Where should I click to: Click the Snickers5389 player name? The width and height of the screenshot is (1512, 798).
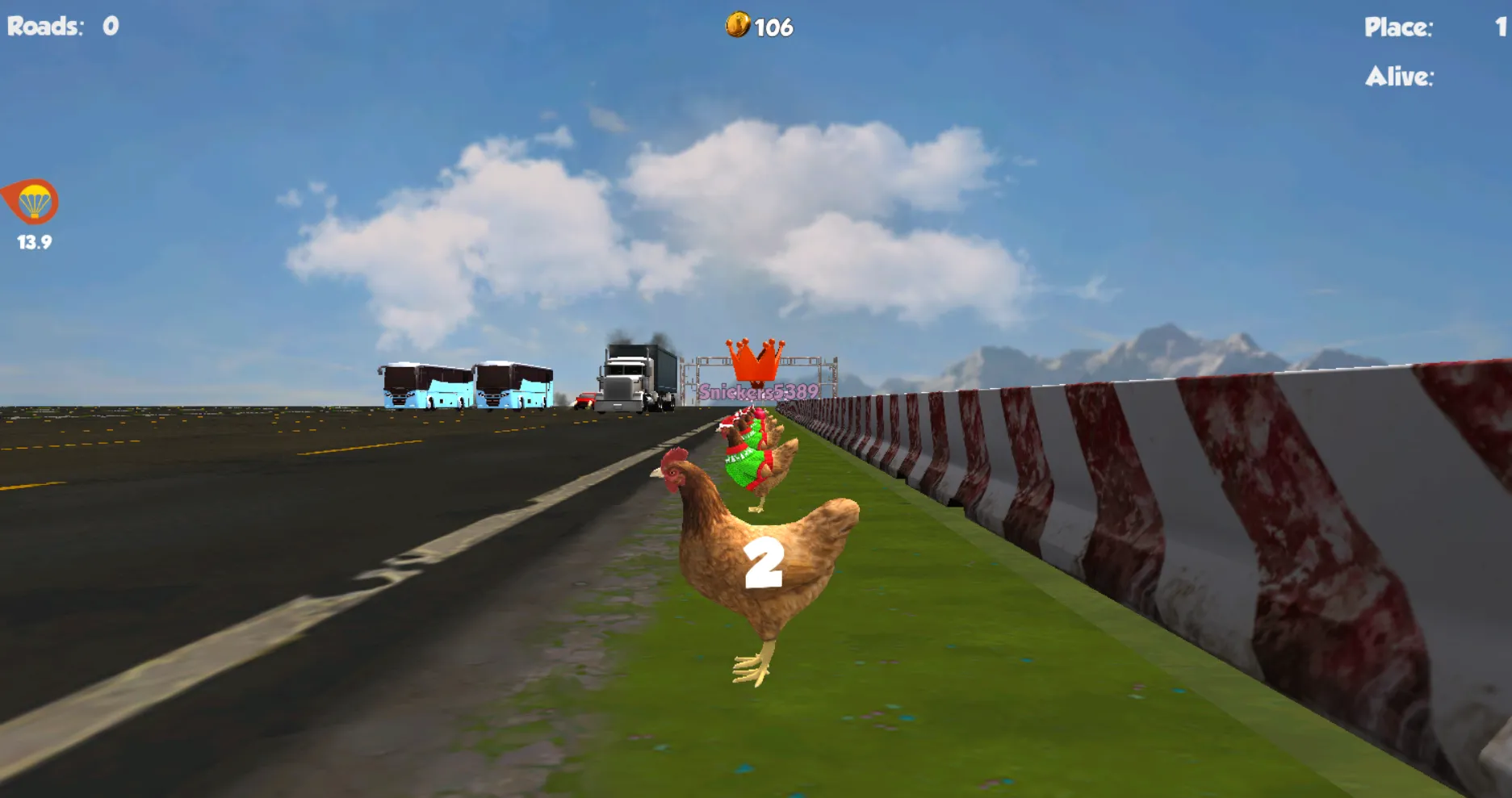point(760,391)
